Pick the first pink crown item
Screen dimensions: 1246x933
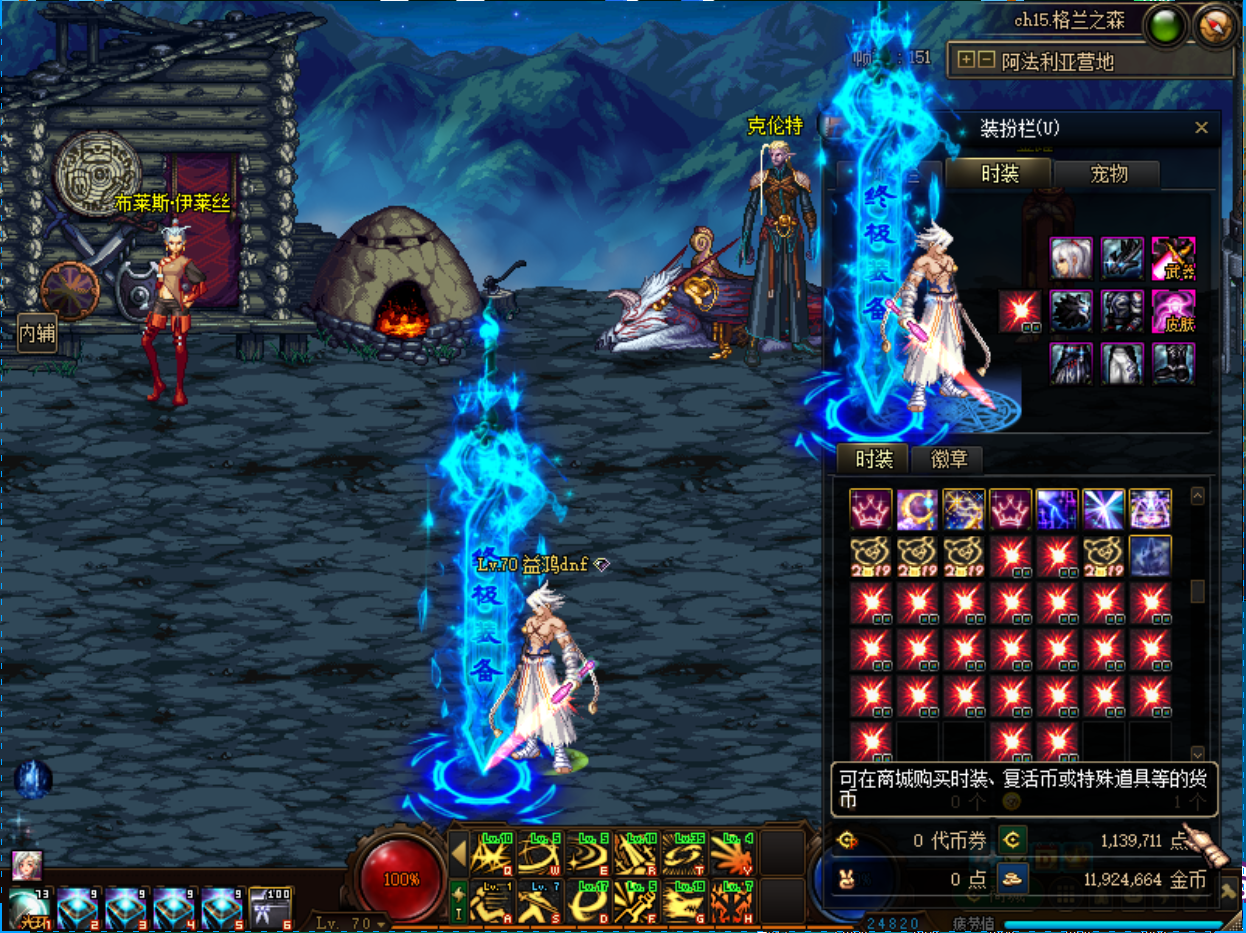tap(870, 509)
